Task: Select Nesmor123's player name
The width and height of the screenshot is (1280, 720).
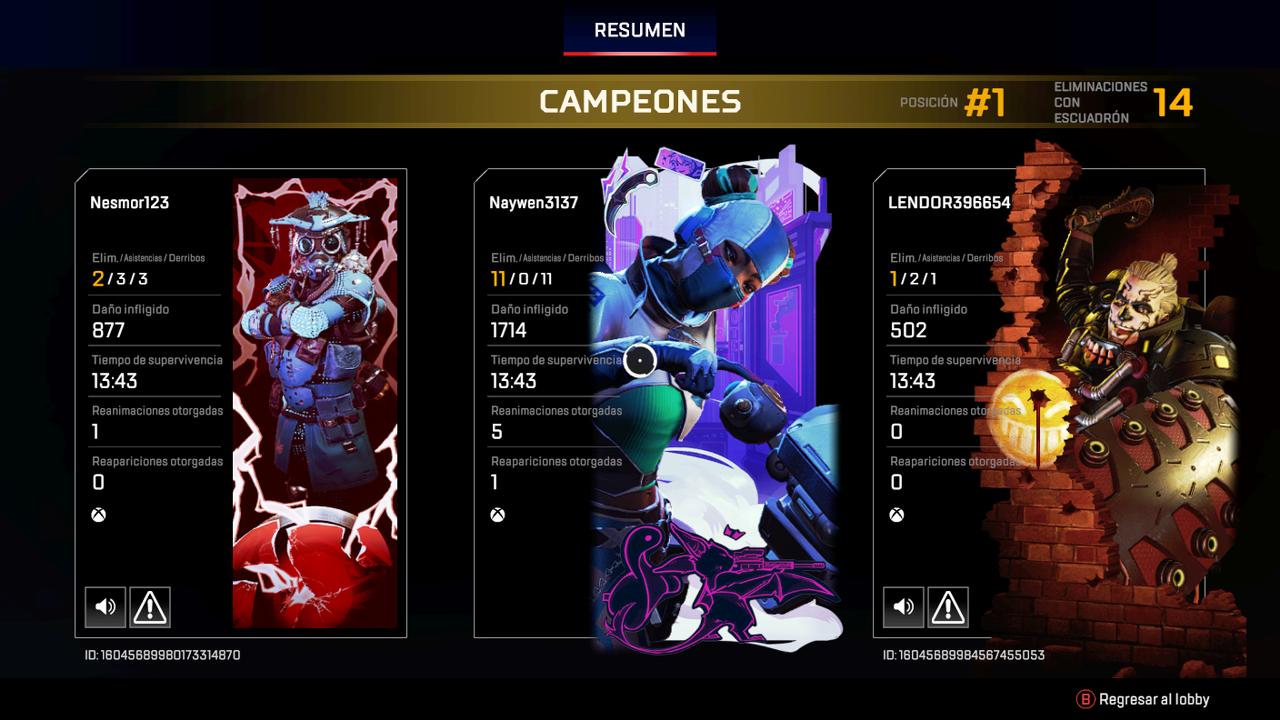Action: point(129,203)
